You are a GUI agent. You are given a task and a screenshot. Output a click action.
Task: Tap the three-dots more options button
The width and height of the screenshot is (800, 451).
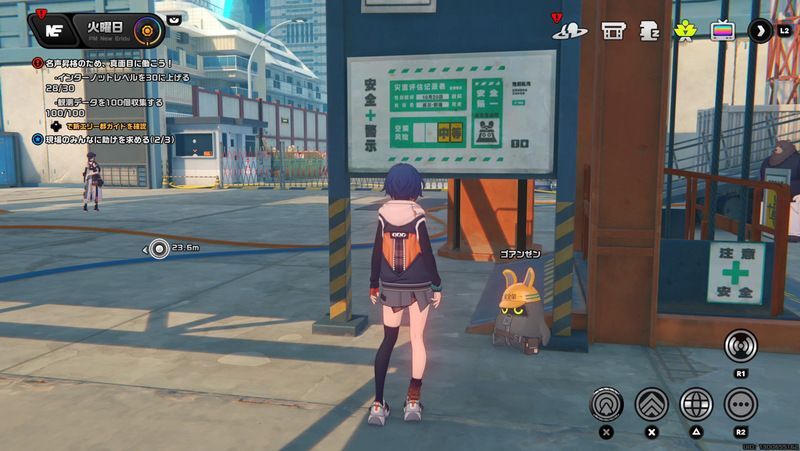tap(741, 404)
